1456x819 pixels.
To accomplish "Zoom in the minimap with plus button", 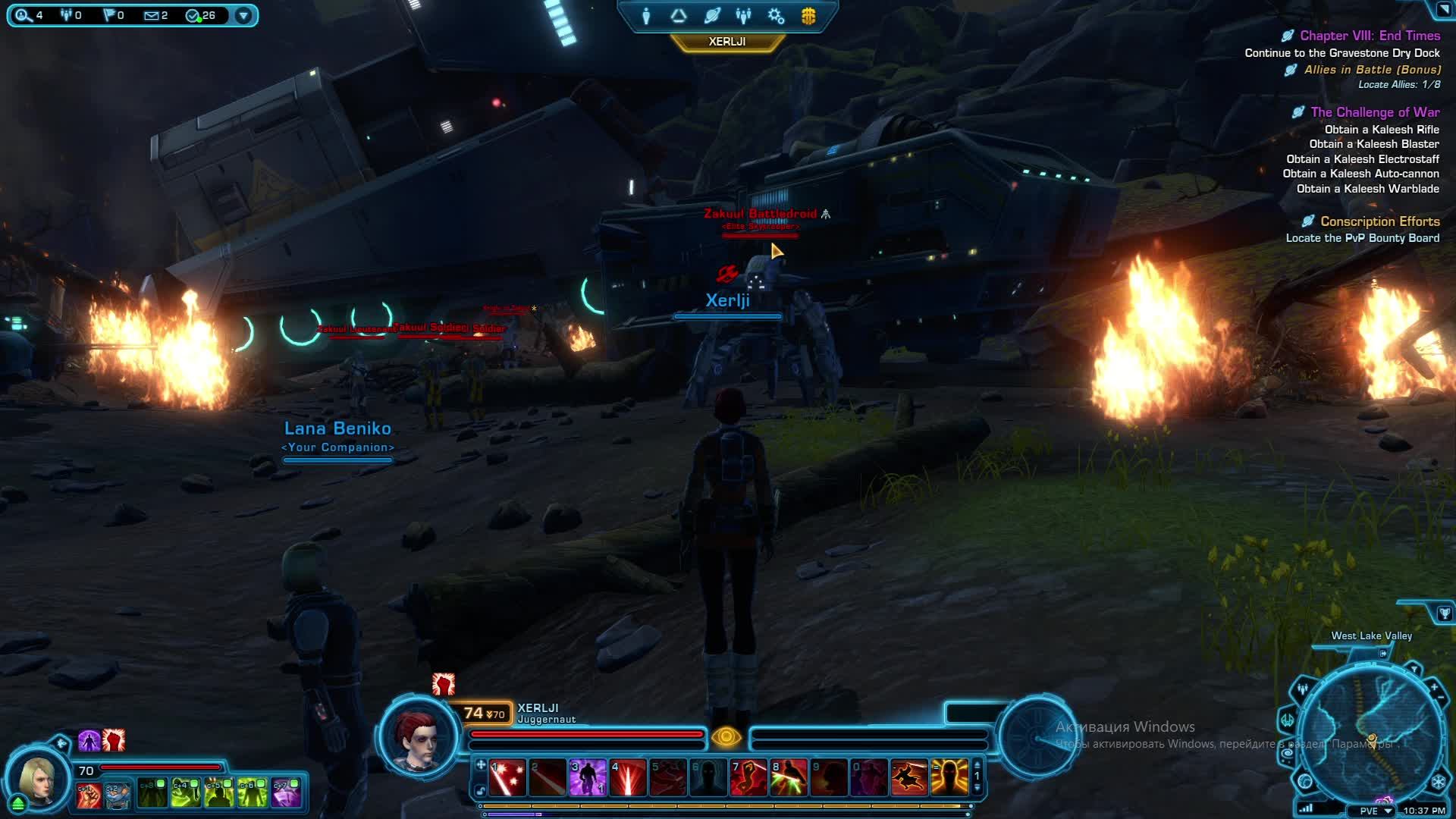I will tap(1434, 688).
